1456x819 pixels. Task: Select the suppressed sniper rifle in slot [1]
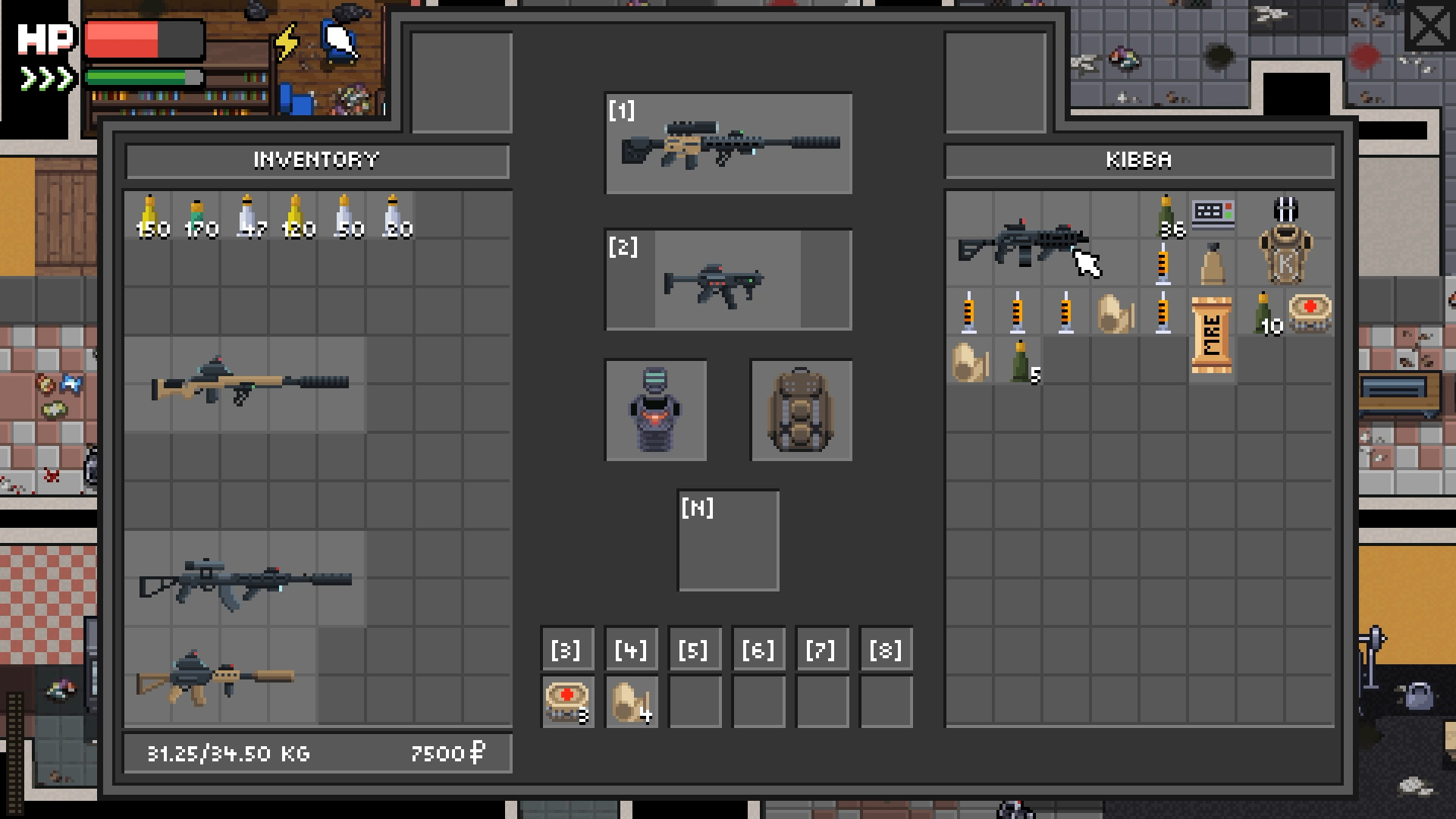pos(728,144)
